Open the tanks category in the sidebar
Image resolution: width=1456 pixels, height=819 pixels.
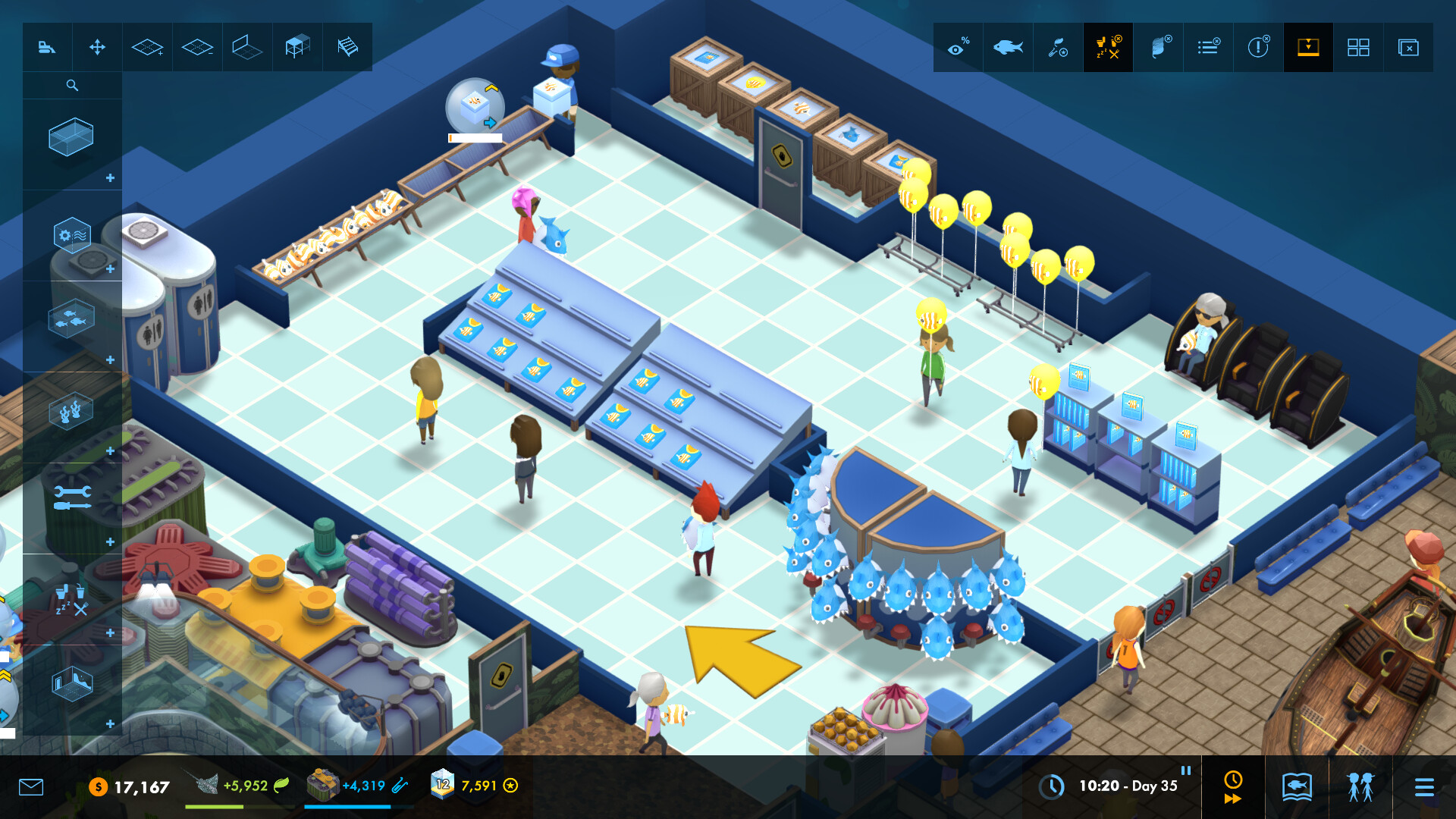72,136
